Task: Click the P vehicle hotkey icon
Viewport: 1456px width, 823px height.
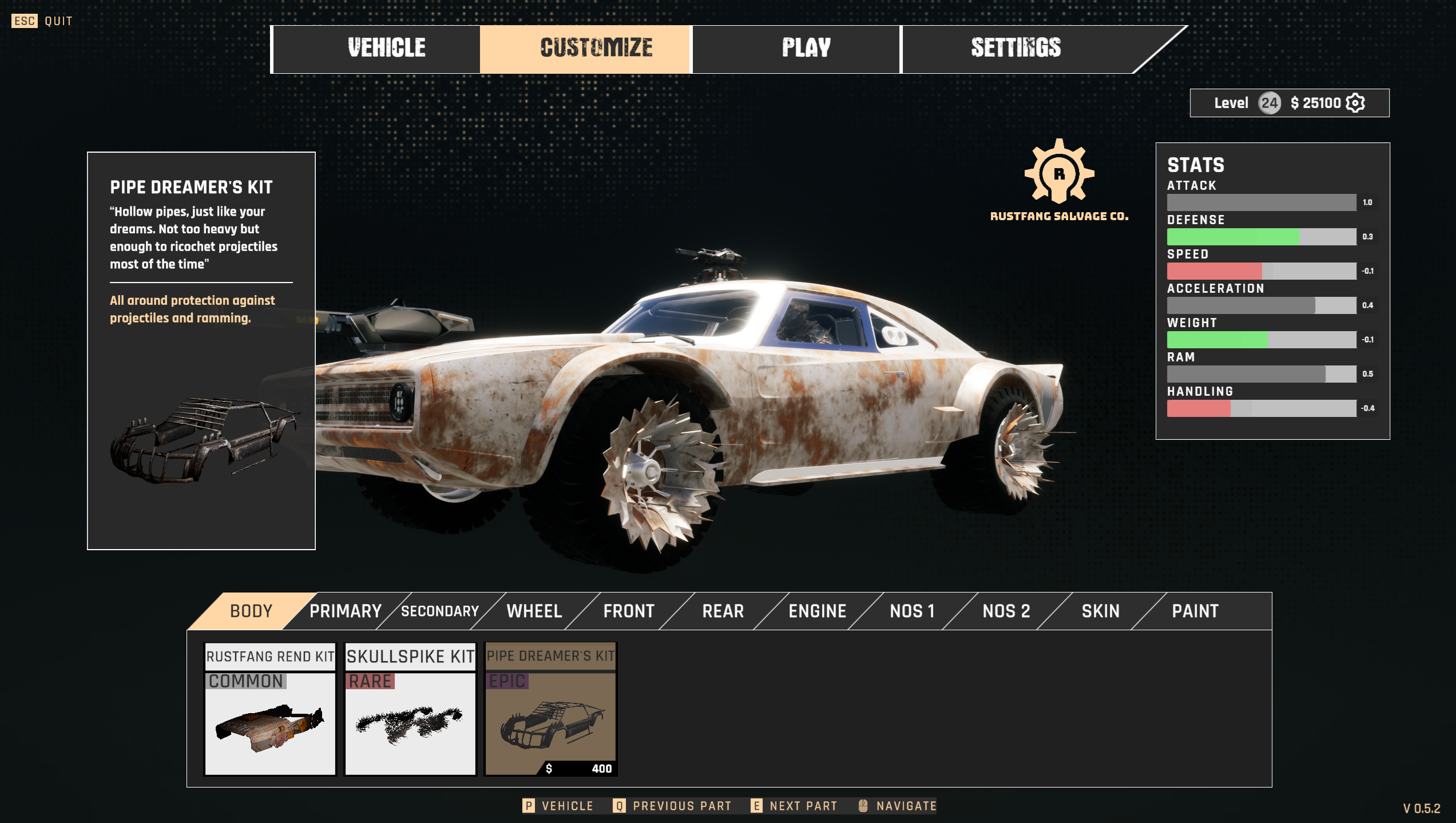Action: tap(529, 806)
